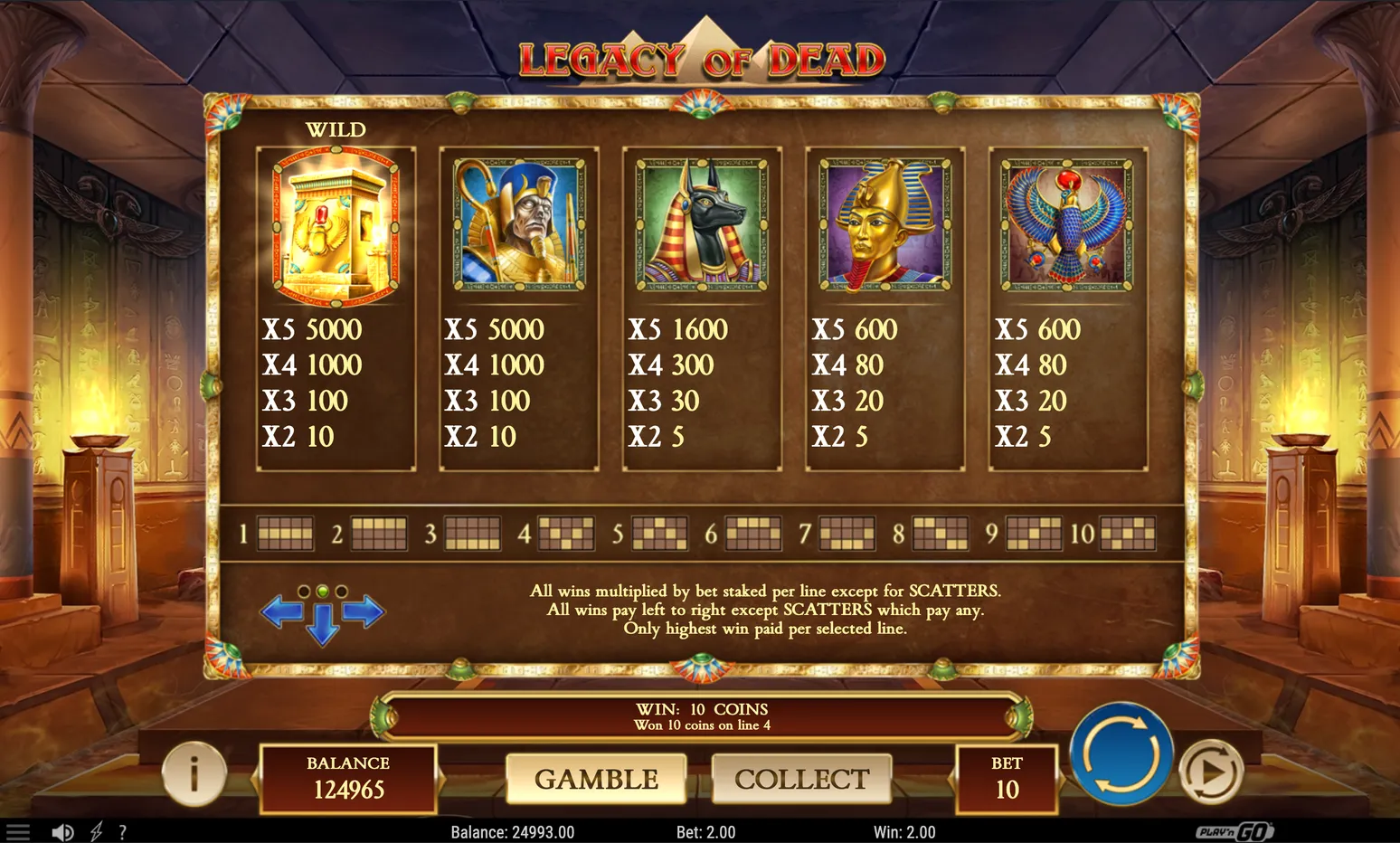The width and height of the screenshot is (1400, 843).
Task: Toggle sound with the speaker icon
Action: (x=62, y=832)
